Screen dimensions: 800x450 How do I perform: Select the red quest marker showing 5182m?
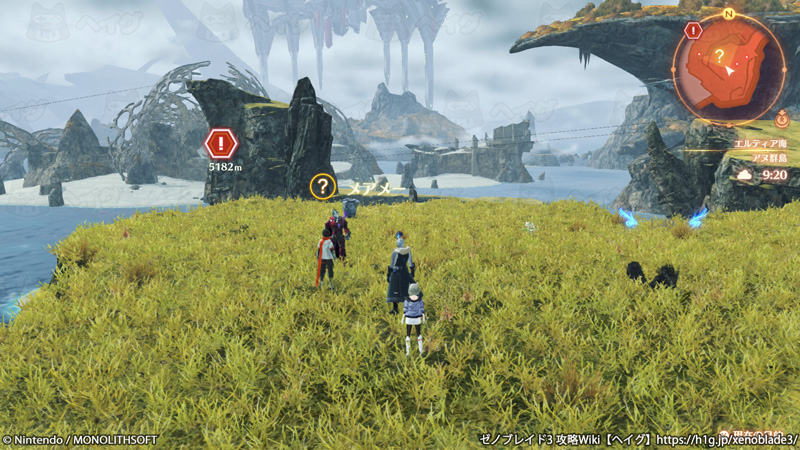pyautogui.click(x=221, y=143)
